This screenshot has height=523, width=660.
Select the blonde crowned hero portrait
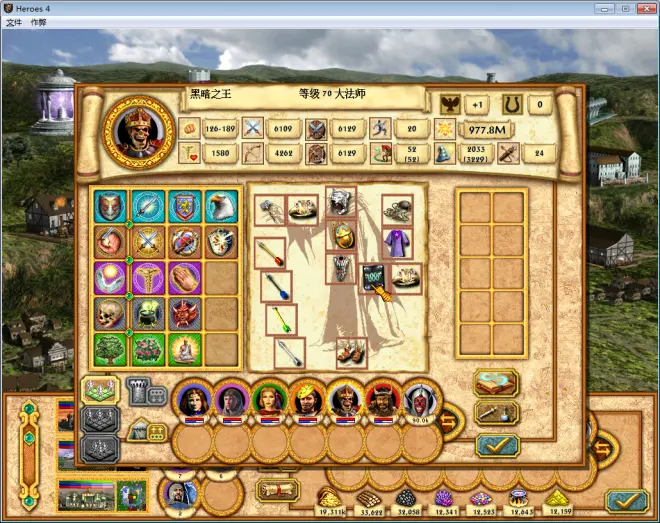[x=307, y=400]
